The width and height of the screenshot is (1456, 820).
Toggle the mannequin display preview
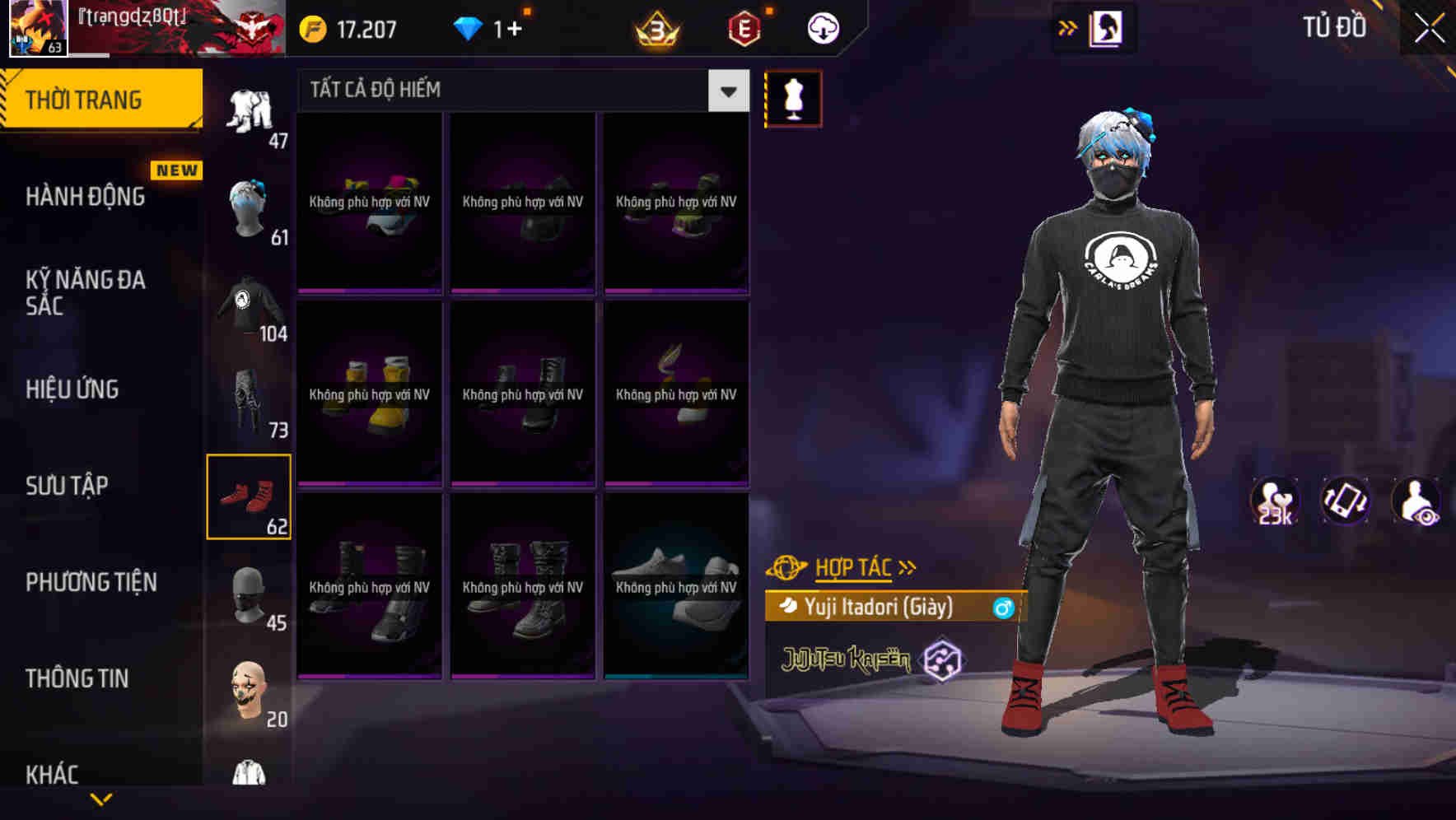tap(792, 98)
